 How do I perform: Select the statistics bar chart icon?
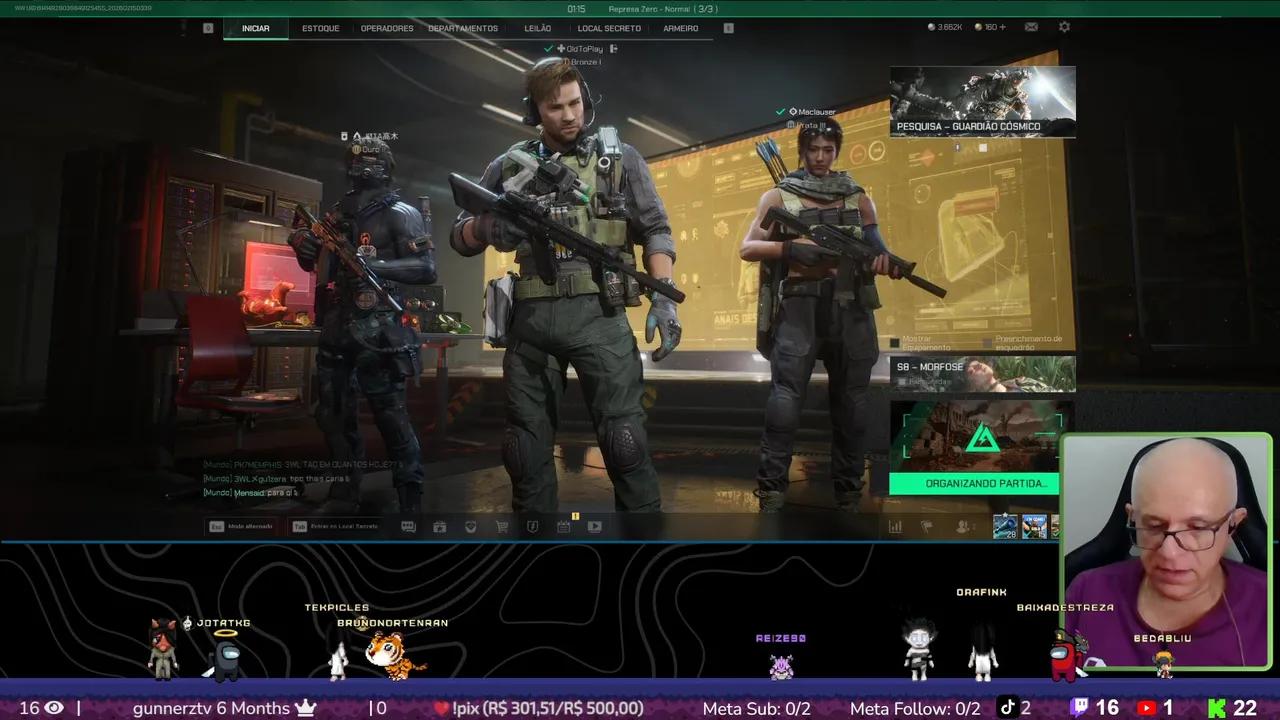pyautogui.click(x=896, y=526)
